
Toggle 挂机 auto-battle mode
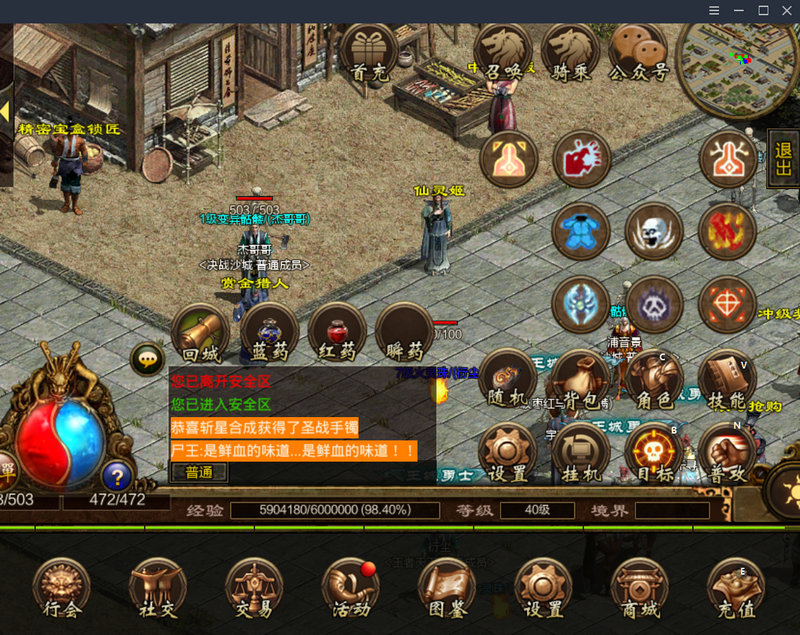pos(580,454)
